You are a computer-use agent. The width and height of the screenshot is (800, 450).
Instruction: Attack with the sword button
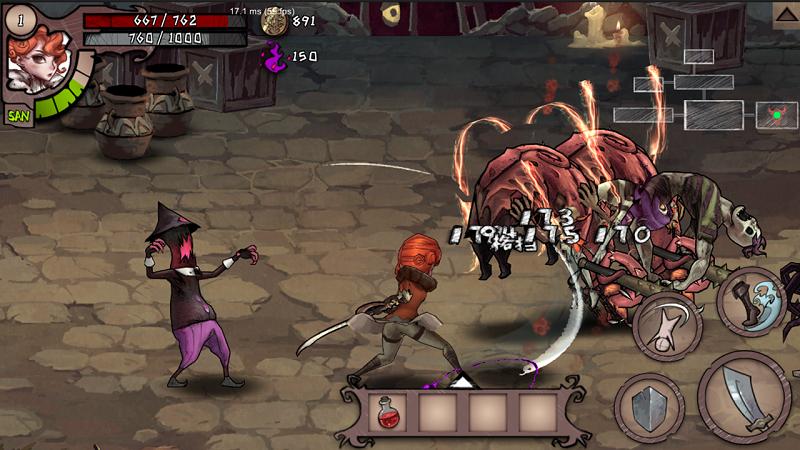(x=744, y=397)
